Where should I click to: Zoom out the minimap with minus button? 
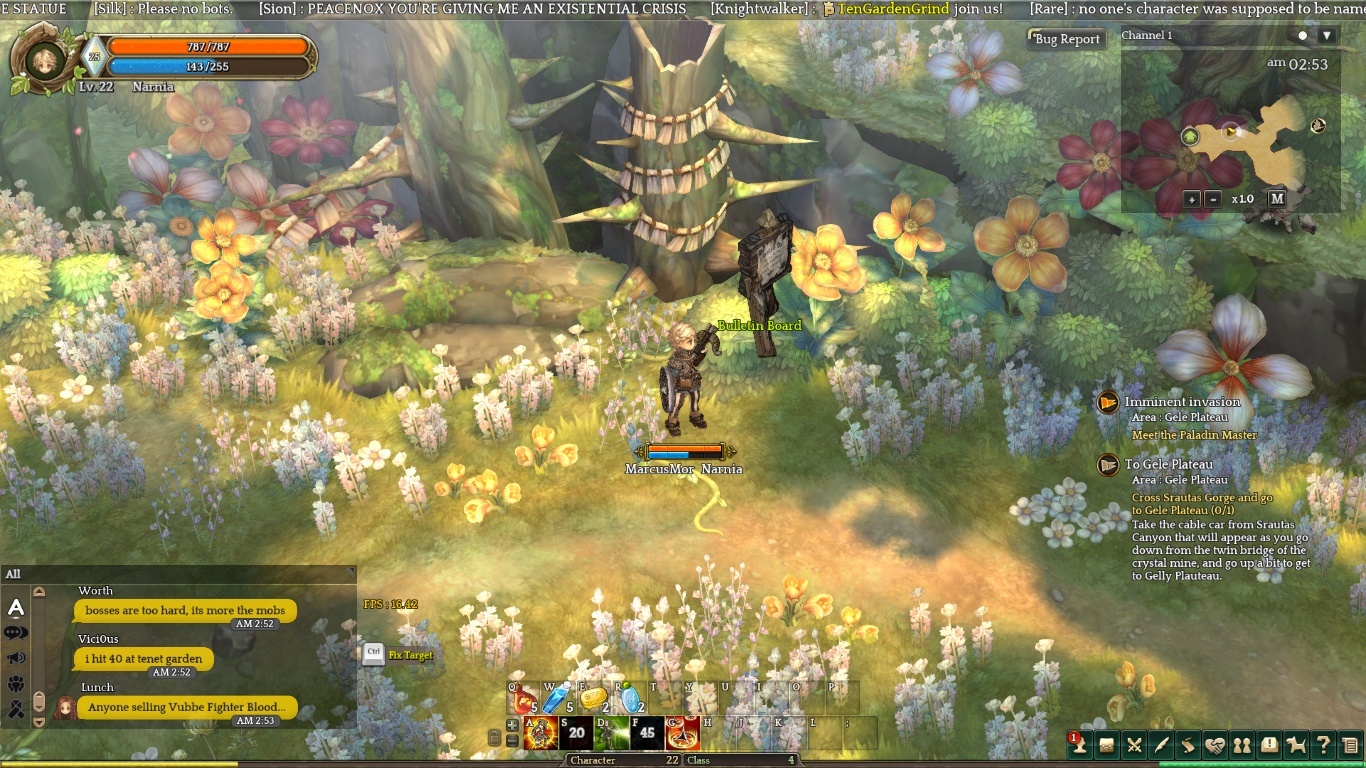pyautogui.click(x=1213, y=199)
